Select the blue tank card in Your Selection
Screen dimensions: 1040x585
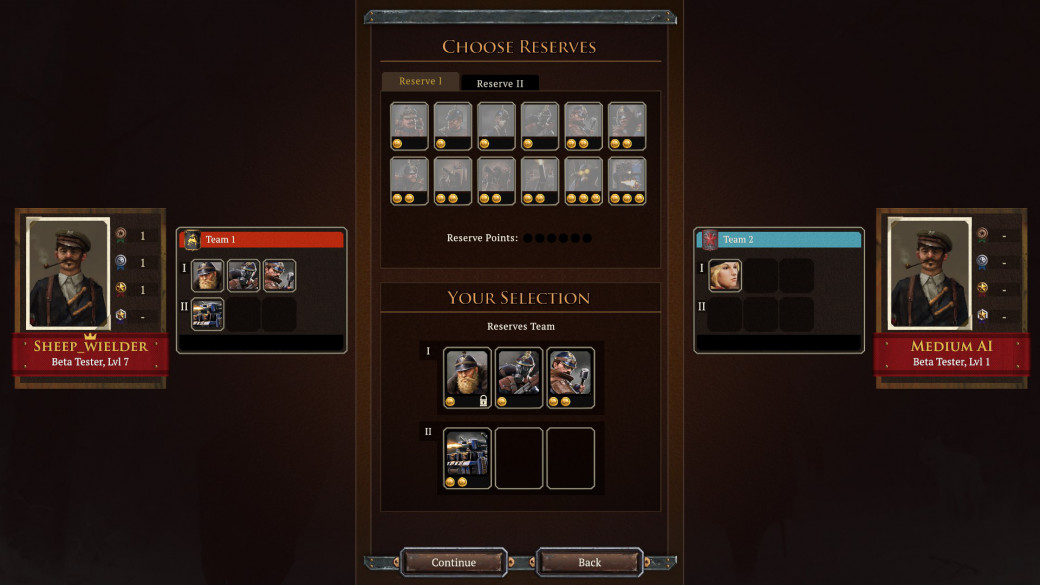(467, 458)
